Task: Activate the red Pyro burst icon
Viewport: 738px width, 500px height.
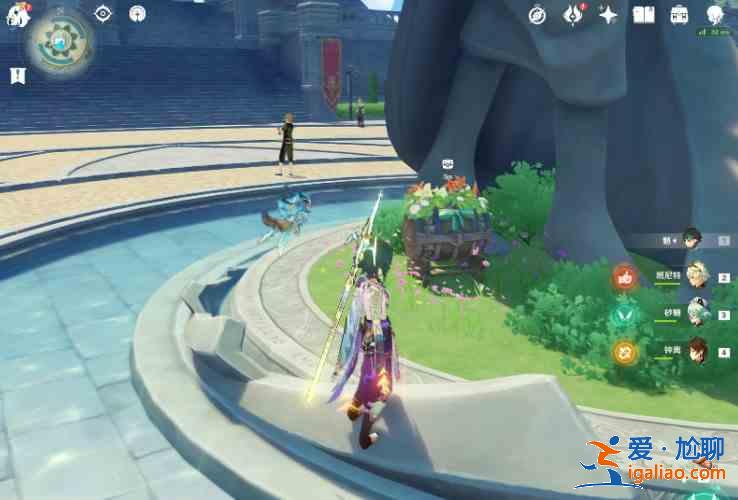Action: (x=626, y=277)
